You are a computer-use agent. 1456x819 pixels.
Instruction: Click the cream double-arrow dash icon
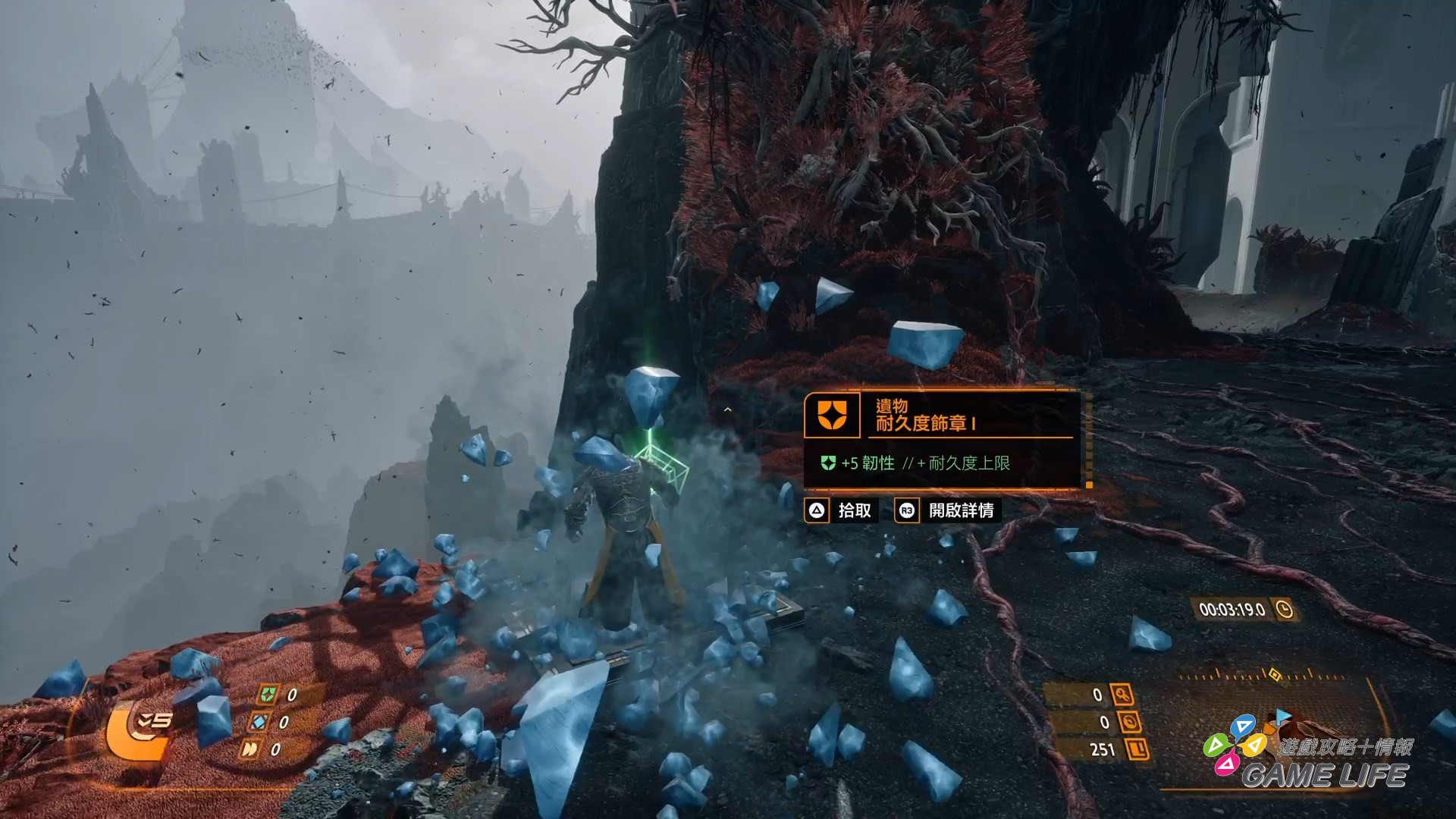coord(249,749)
